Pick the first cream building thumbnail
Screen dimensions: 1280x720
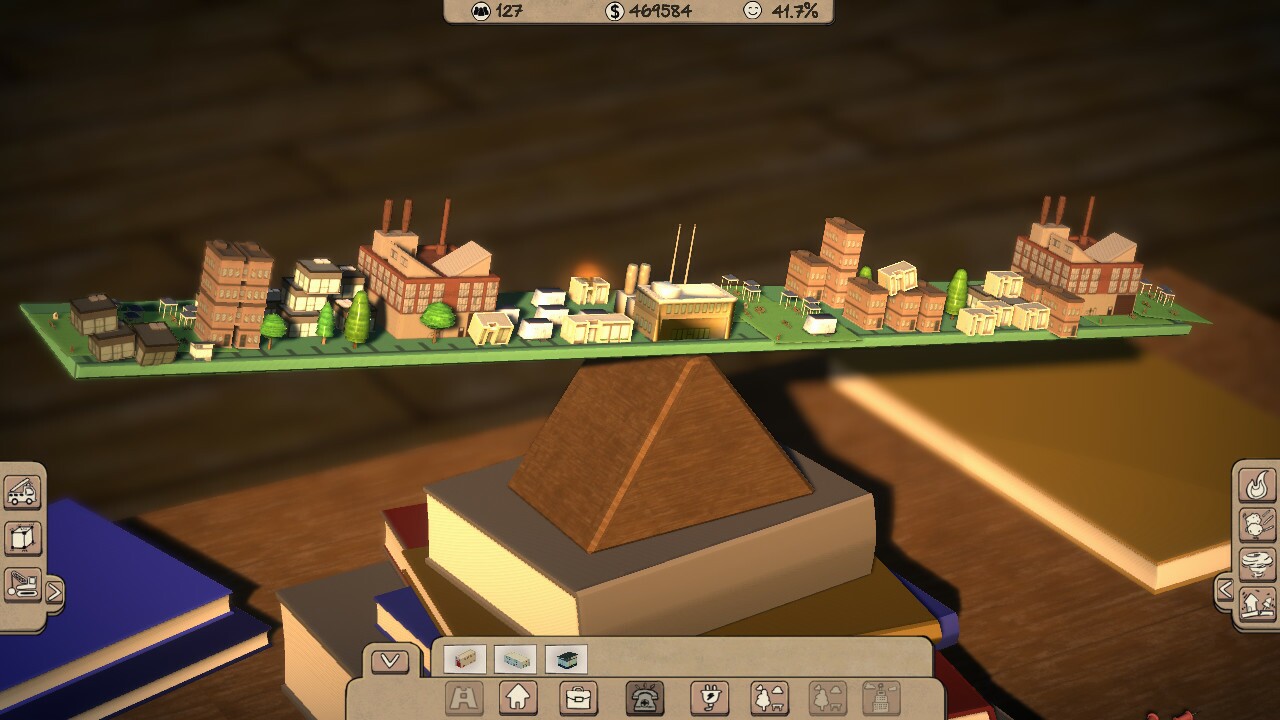tap(466, 659)
